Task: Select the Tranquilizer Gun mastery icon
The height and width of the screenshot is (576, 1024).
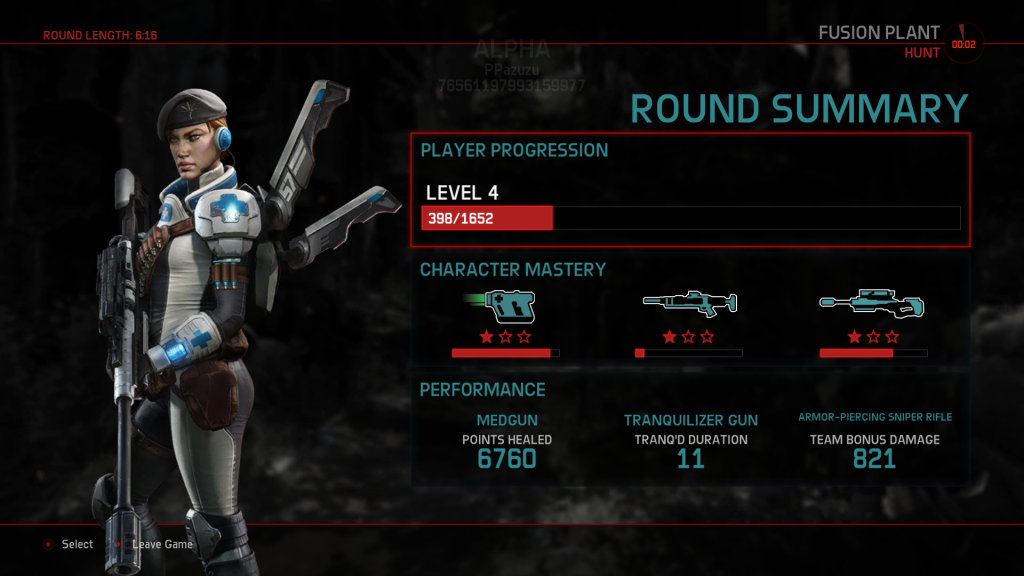Action: (689, 304)
